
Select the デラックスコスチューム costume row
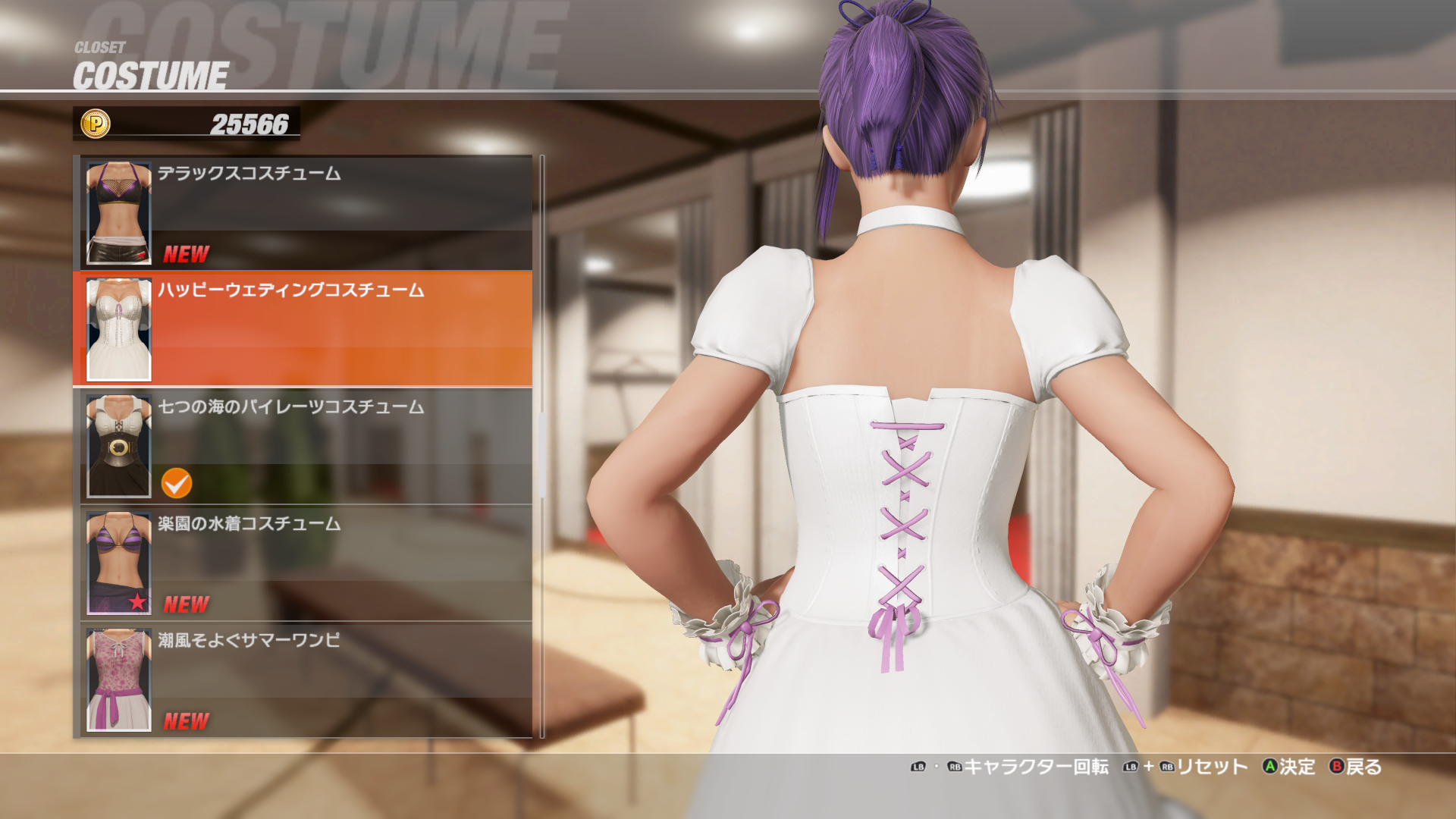tap(303, 213)
